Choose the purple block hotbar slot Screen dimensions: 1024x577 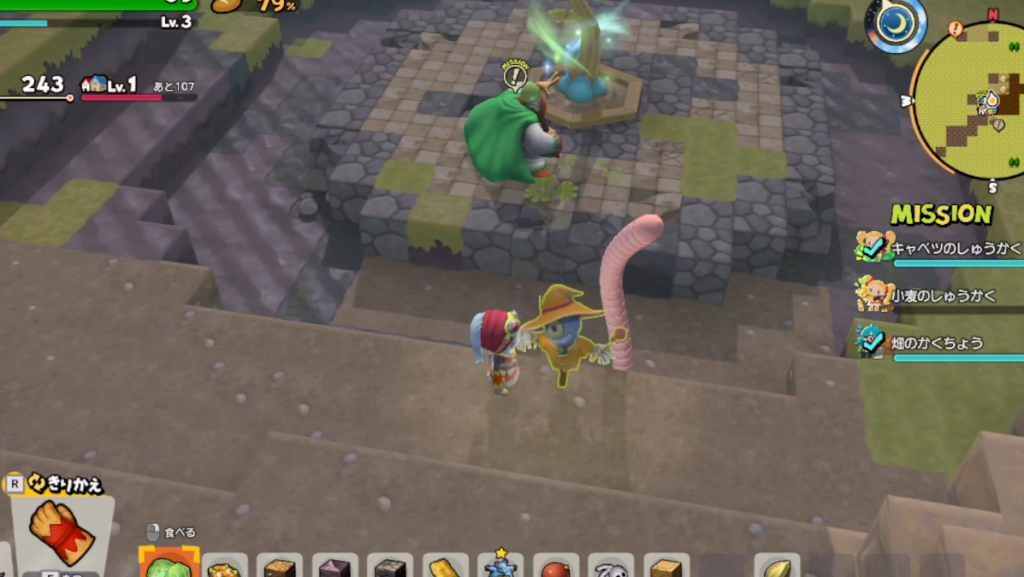pos(335,568)
